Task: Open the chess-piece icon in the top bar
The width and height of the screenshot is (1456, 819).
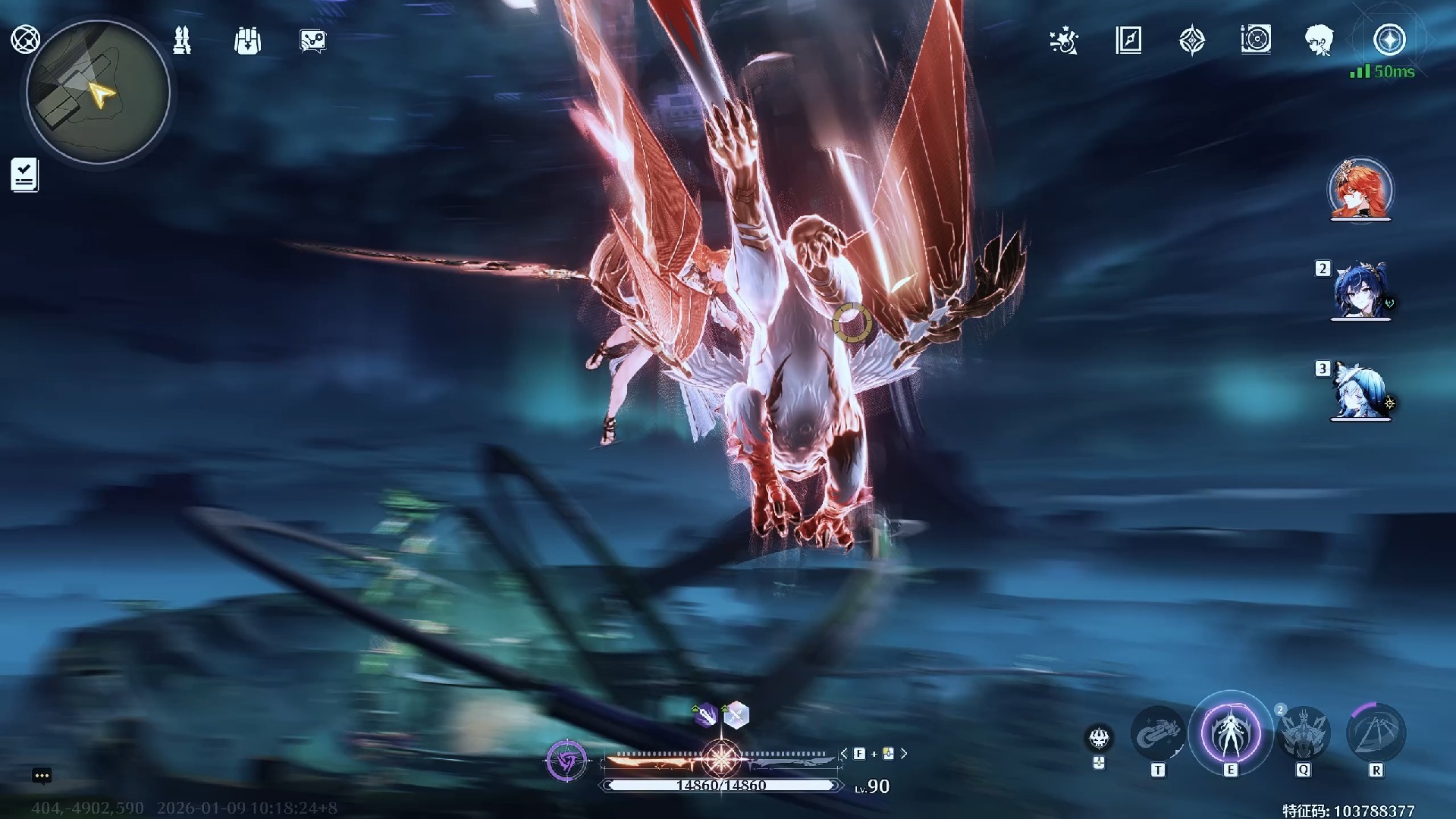Action: click(182, 40)
